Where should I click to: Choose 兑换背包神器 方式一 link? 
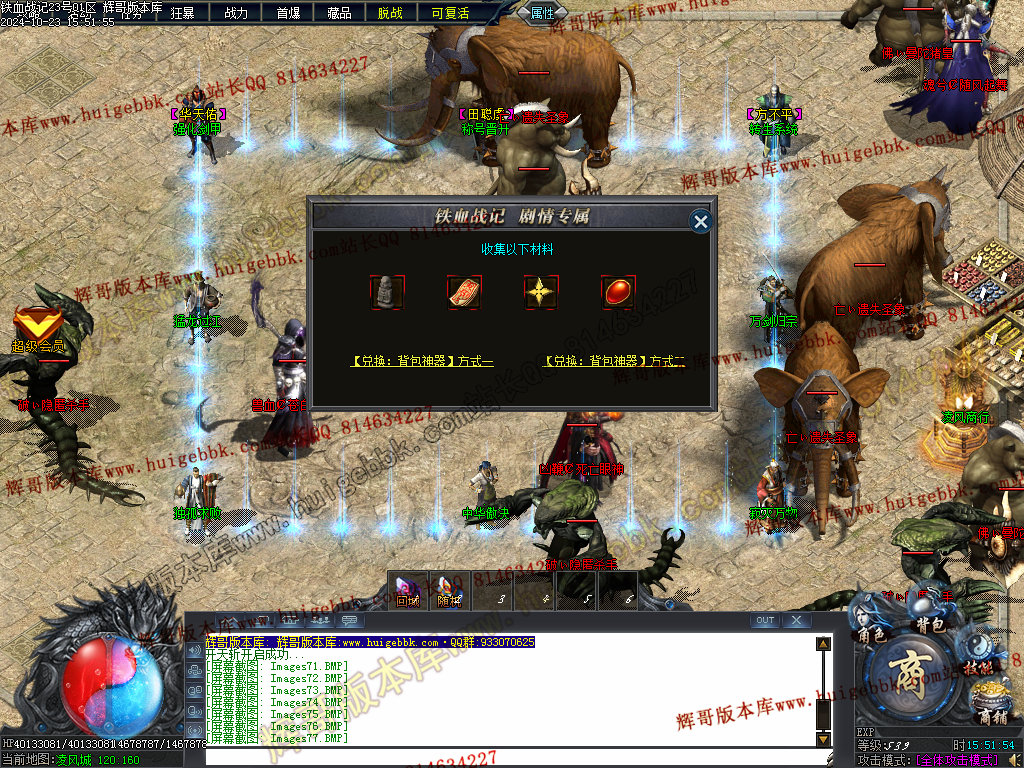(421, 361)
